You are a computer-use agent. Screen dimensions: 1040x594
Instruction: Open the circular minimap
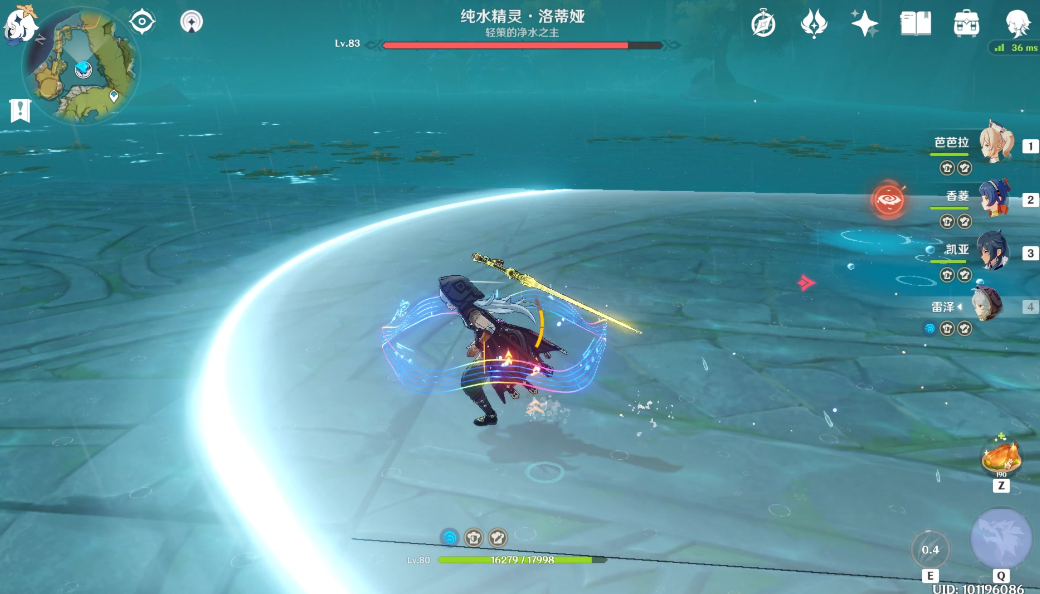[x=82, y=66]
